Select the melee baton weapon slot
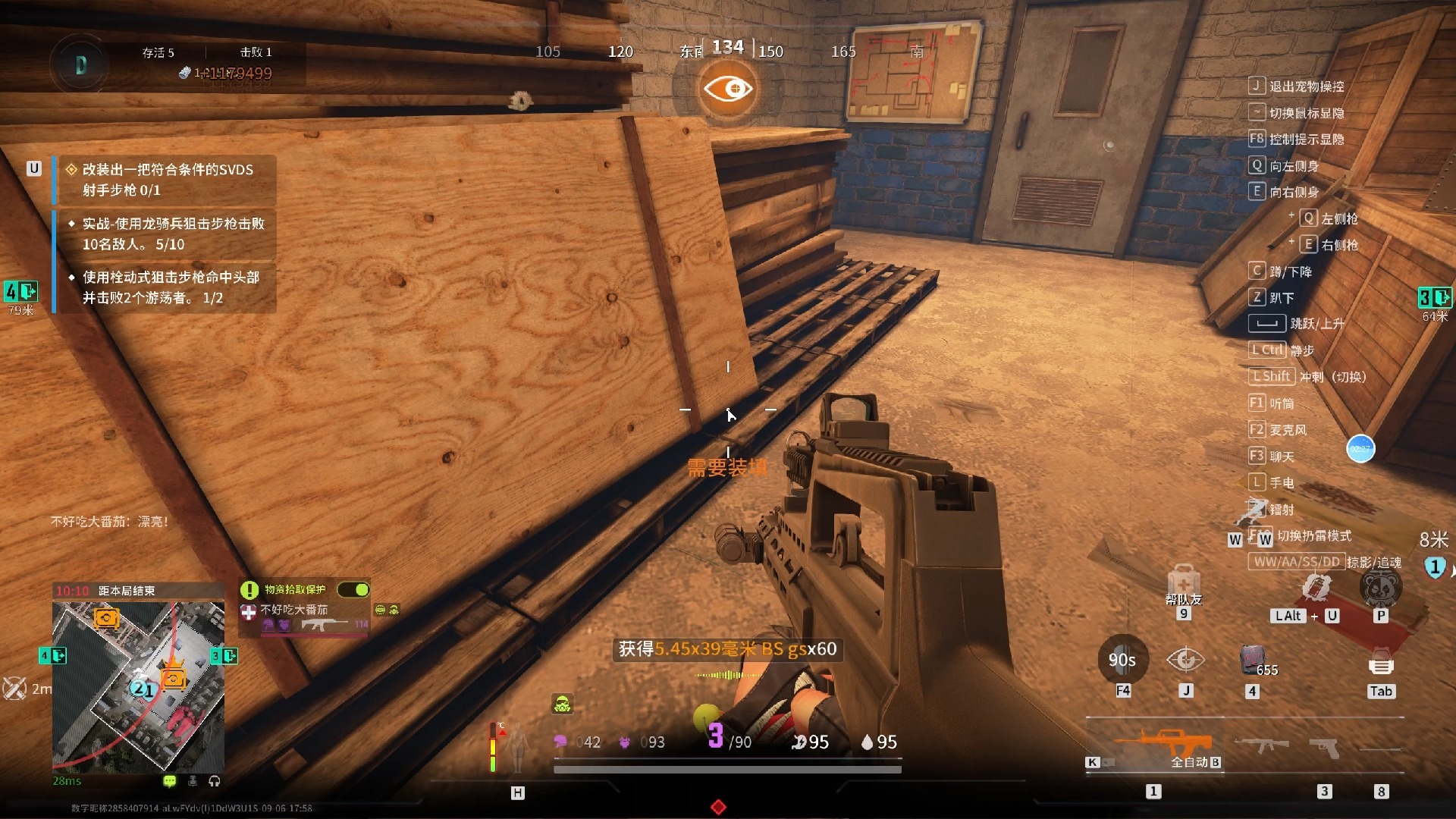1456x819 pixels. coord(1382,749)
